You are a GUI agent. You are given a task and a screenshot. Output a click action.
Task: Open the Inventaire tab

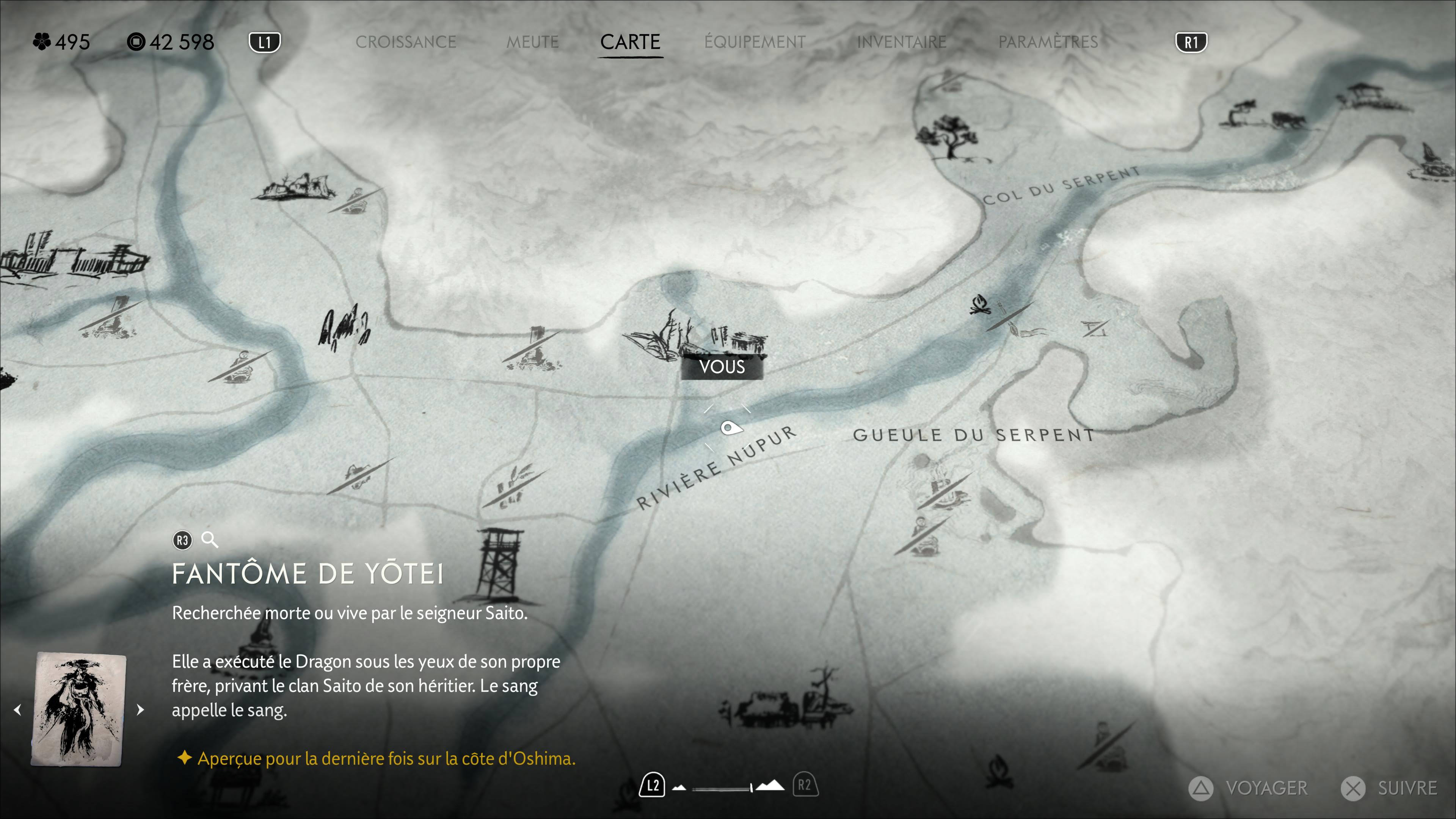(902, 42)
